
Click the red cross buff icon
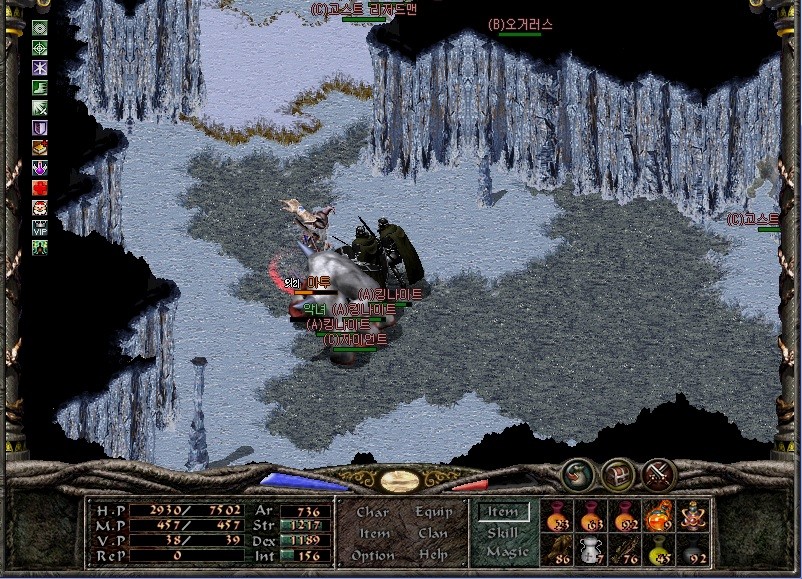[40, 187]
